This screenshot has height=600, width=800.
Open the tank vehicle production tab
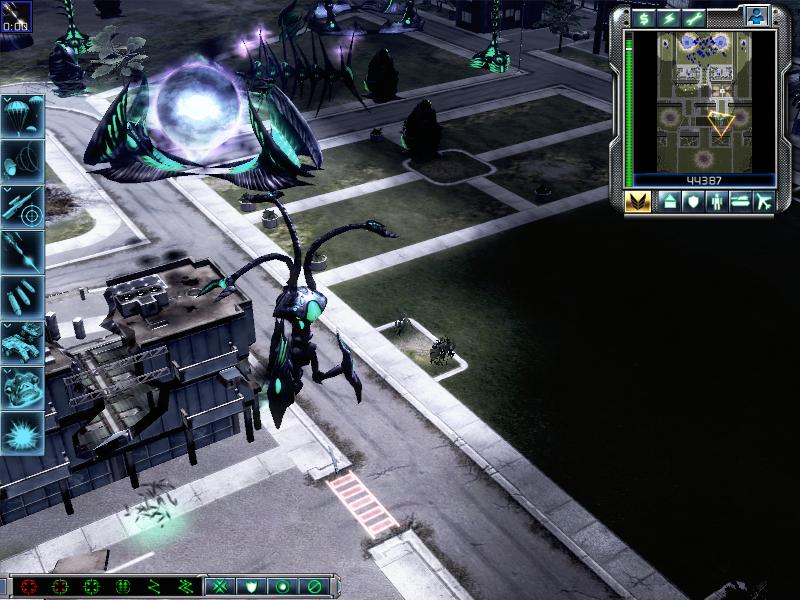pyautogui.click(x=741, y=202)
